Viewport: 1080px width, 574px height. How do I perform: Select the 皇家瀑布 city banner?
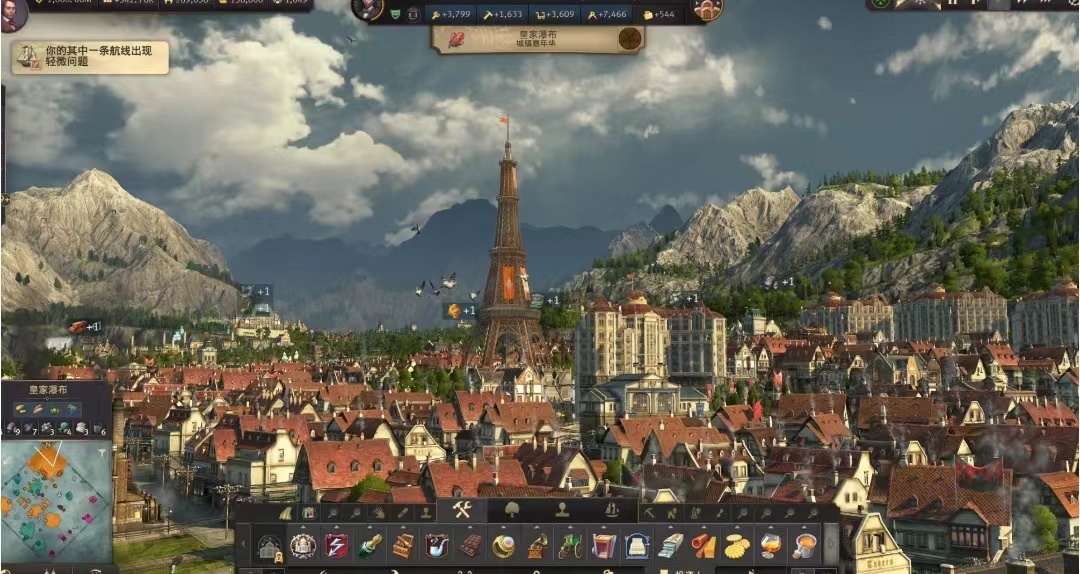(538, 39)
